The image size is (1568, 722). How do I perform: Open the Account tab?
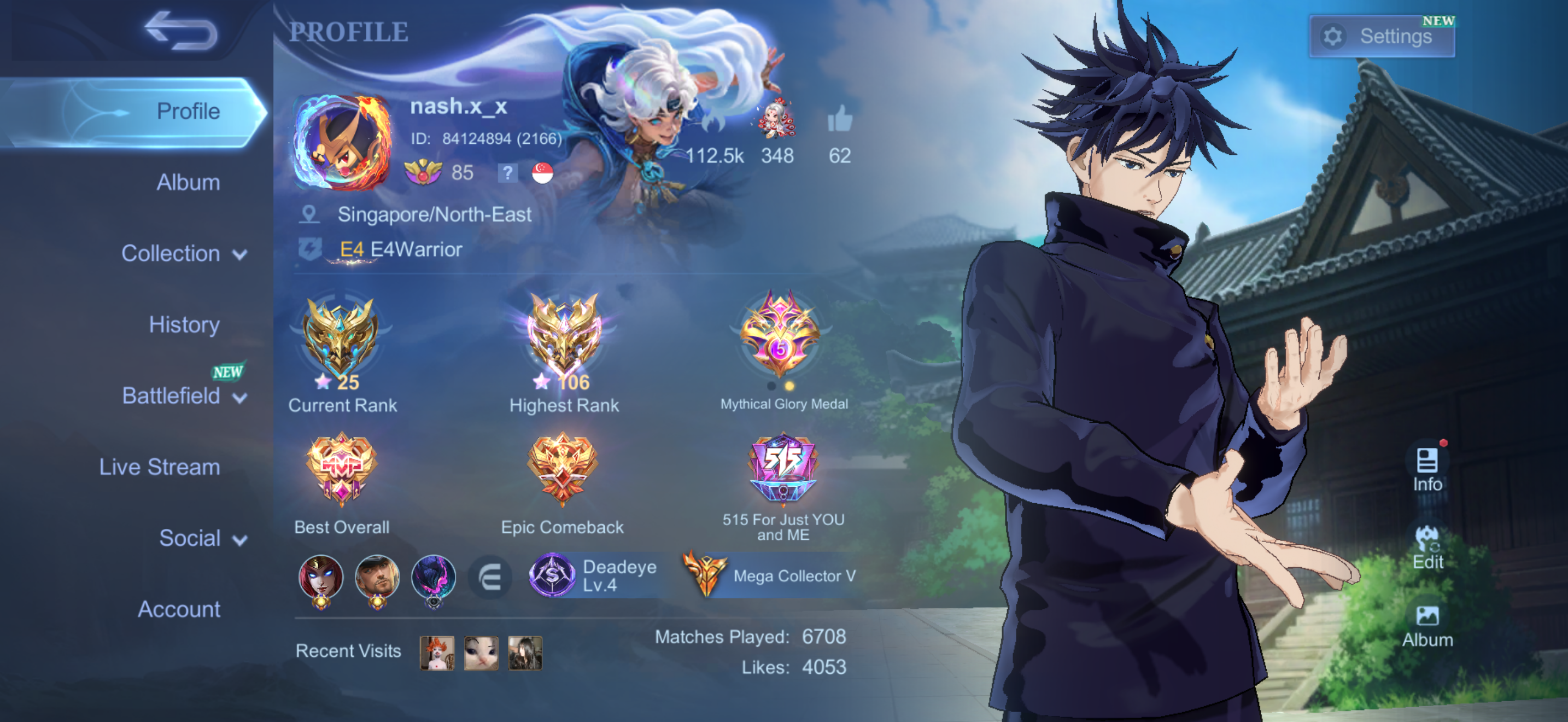pos(179,609)
